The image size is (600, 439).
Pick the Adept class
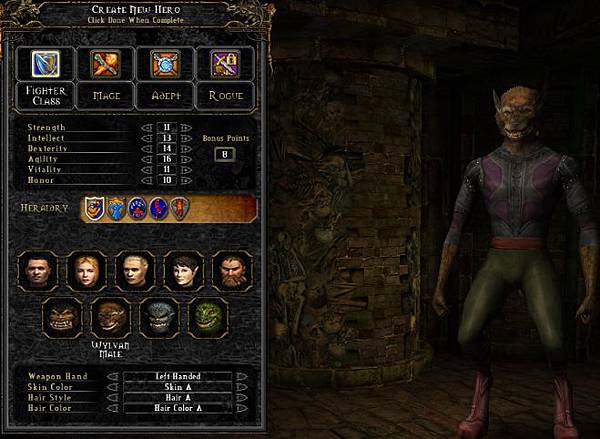click(165, 96)
